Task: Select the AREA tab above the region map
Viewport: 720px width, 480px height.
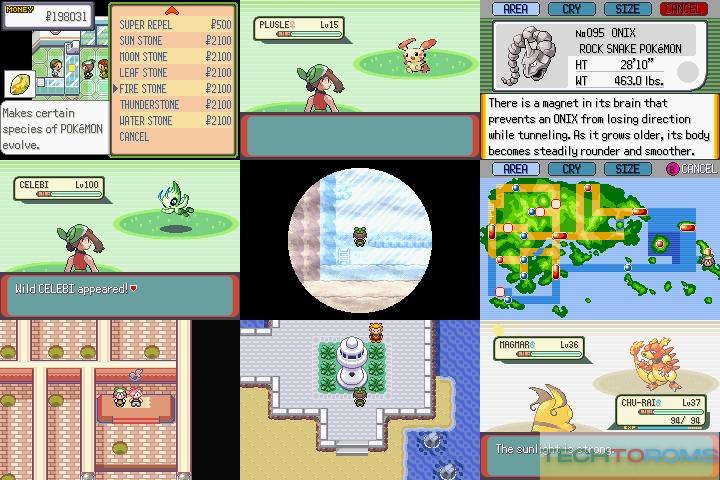Action: click(x=515, y=169)
